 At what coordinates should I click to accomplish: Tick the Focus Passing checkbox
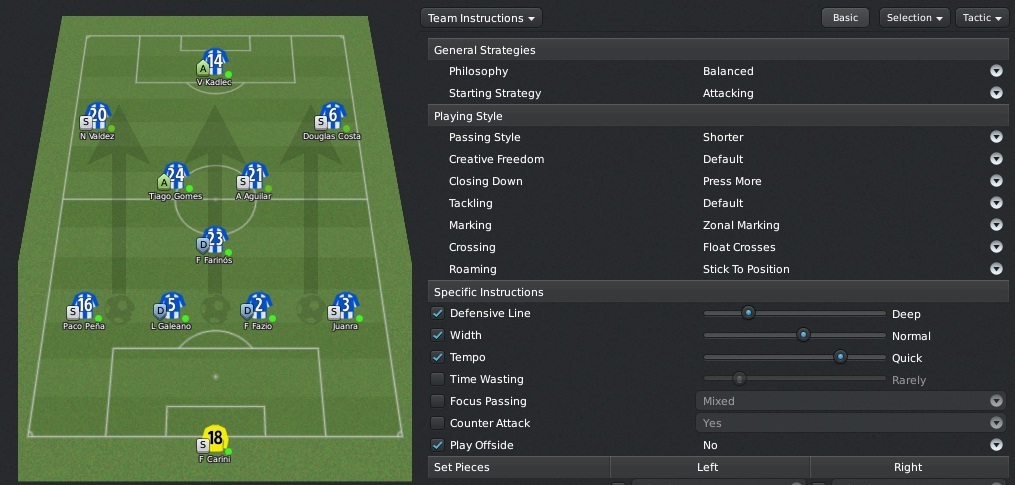[x=437, y=401]
